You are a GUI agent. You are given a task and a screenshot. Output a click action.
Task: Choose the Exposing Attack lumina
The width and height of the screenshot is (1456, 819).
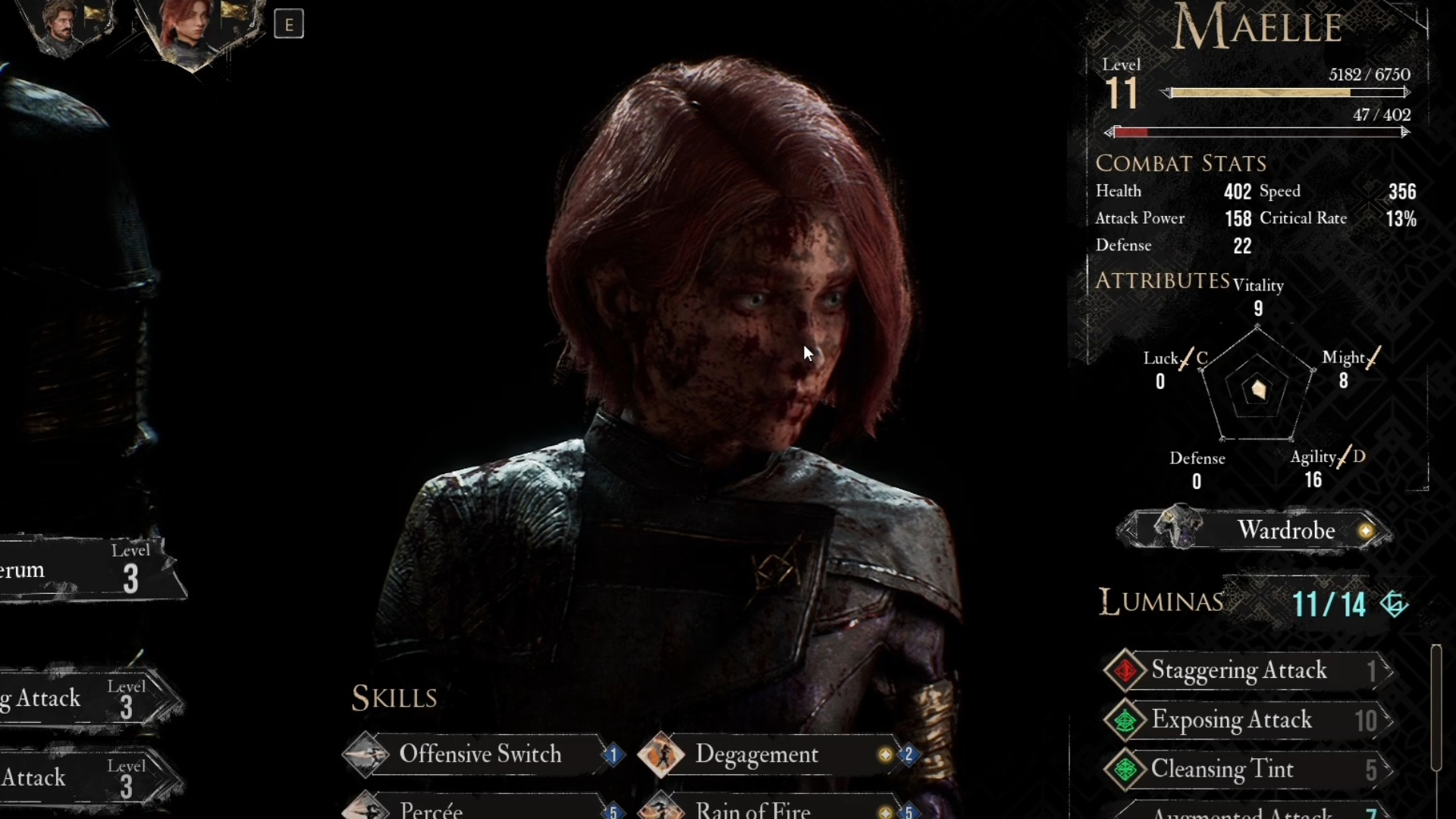[1248, 720]
